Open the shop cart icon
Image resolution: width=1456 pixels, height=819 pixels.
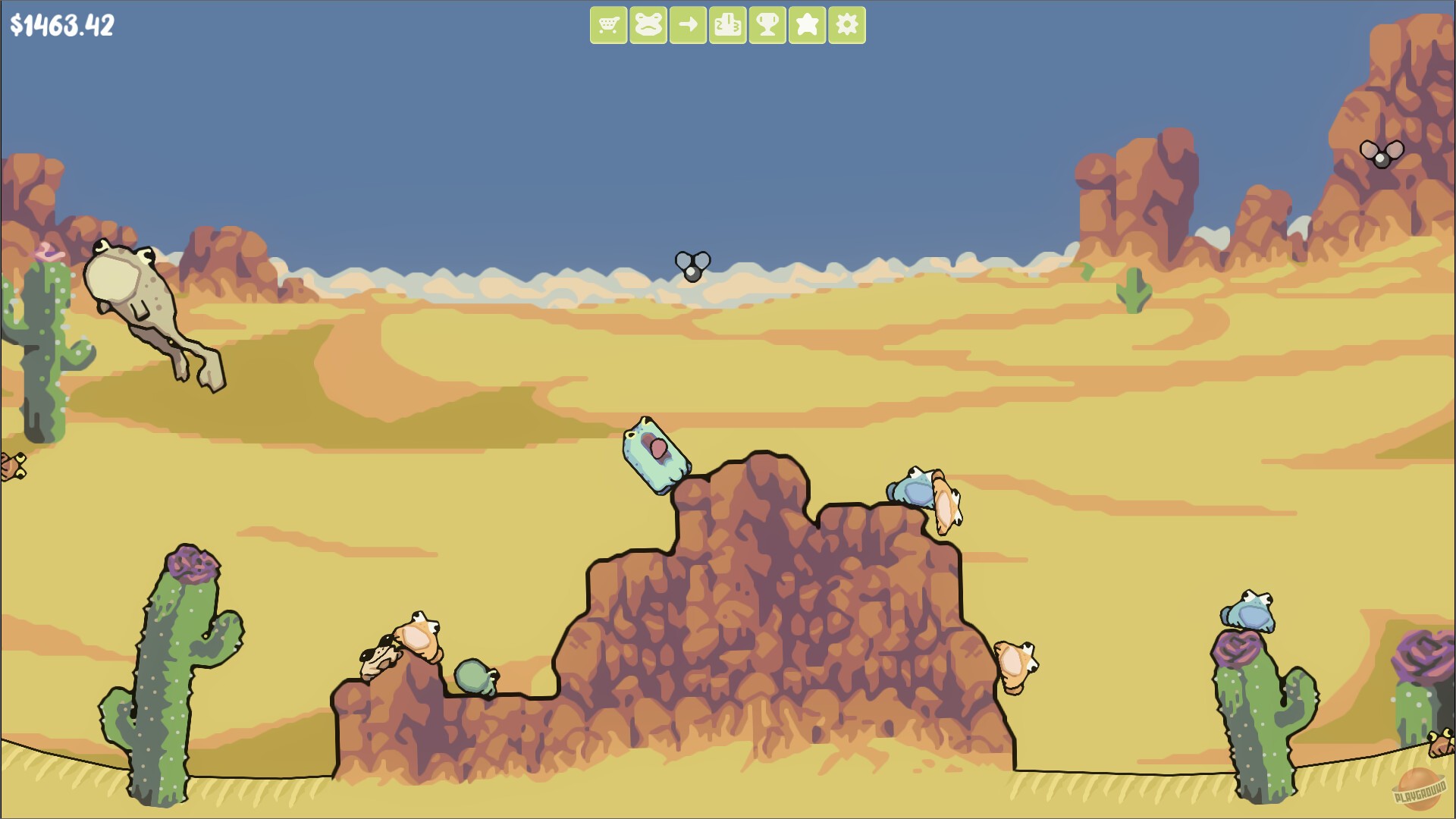point(610,24)
